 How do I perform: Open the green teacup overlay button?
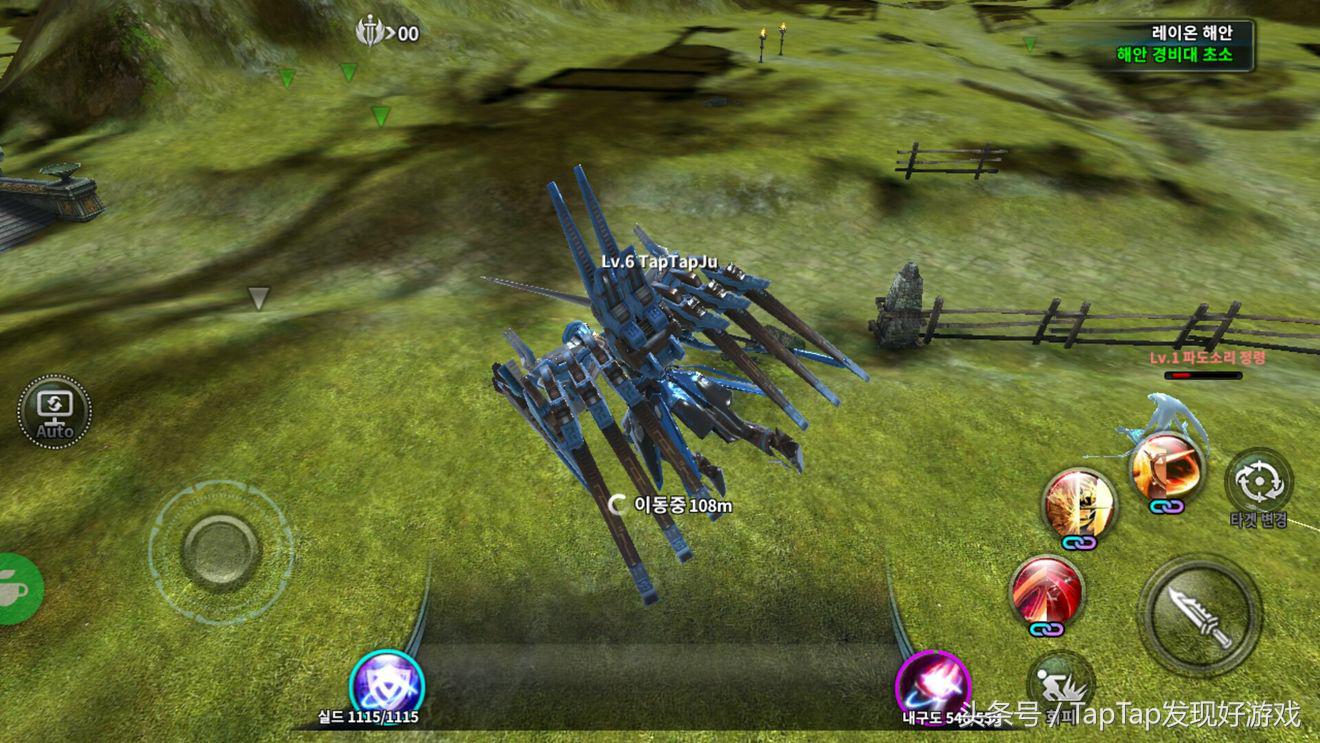point(17,589)
